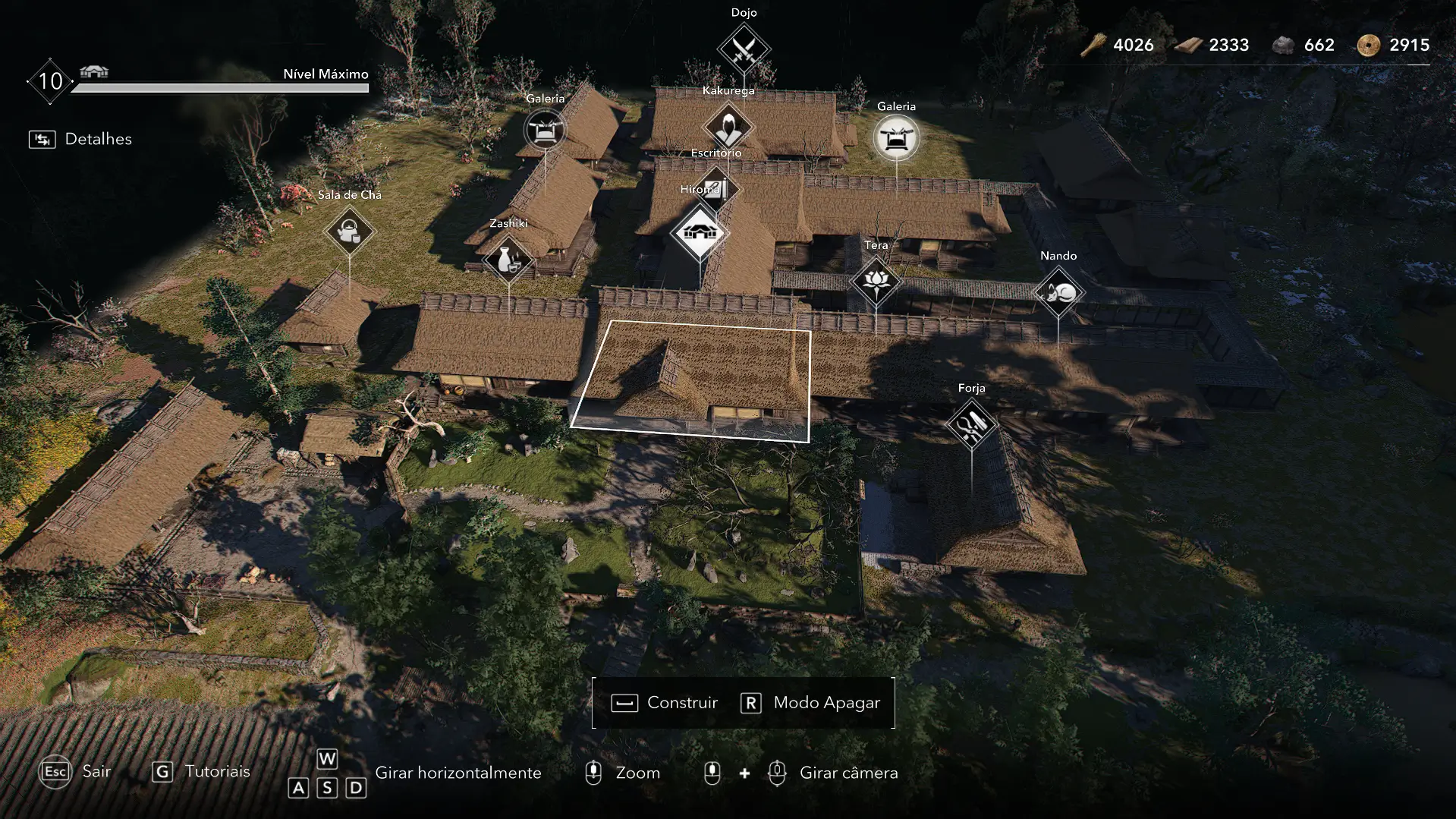Select the Sala de Chá teapot marker

(x=349, y=231)
